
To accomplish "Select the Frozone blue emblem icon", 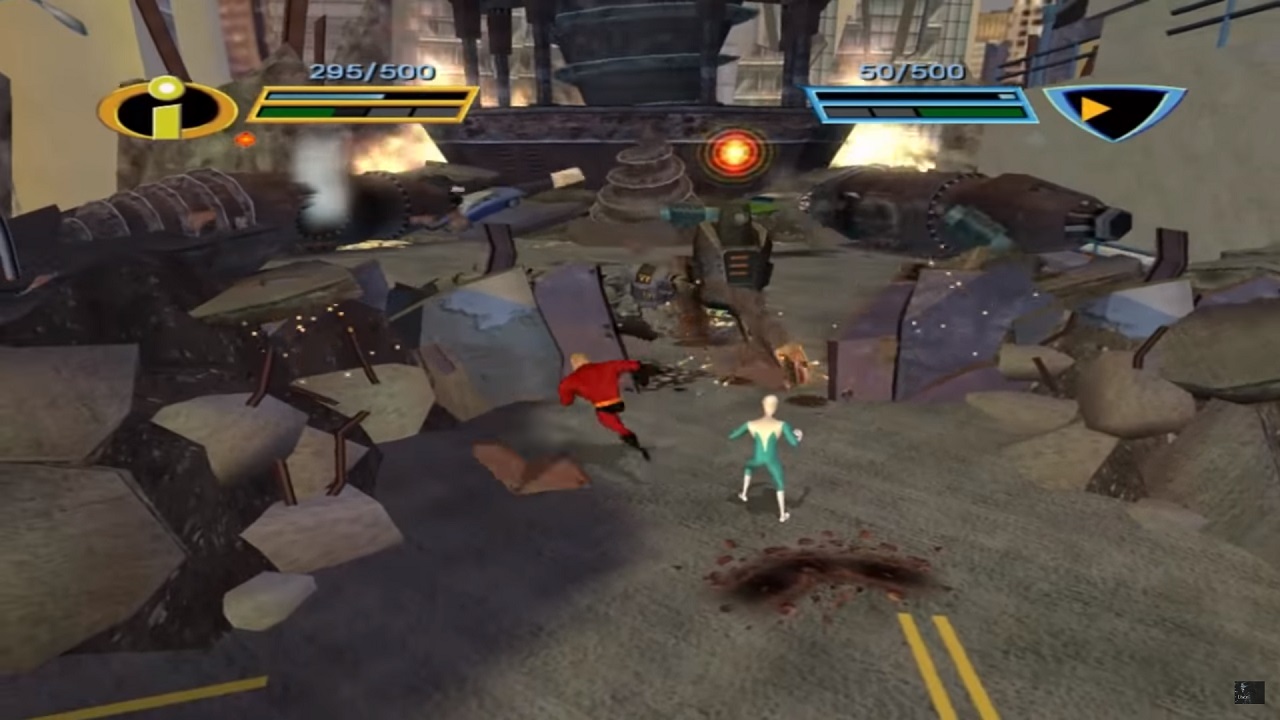I will pyautogui.click(x=1113, y=109).
